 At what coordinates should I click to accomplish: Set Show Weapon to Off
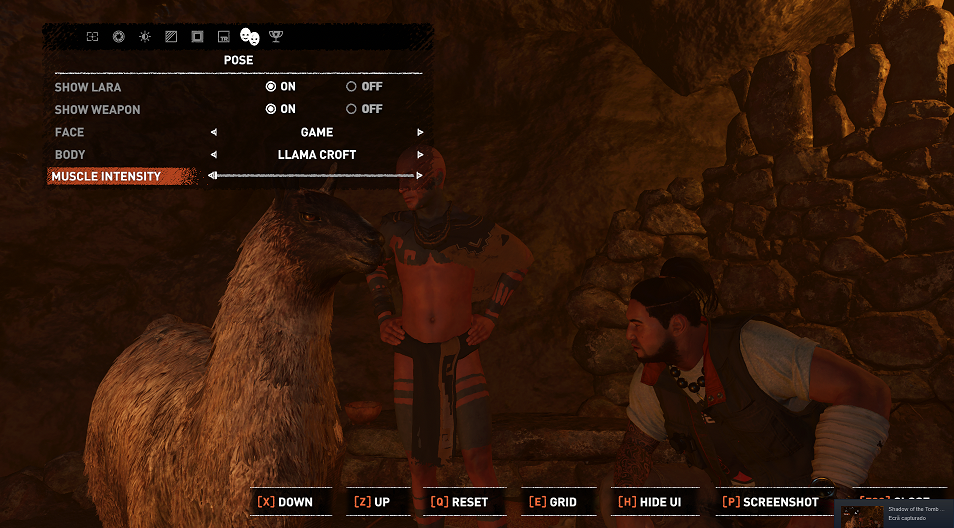pyautogui.click(x=351, y=109)
